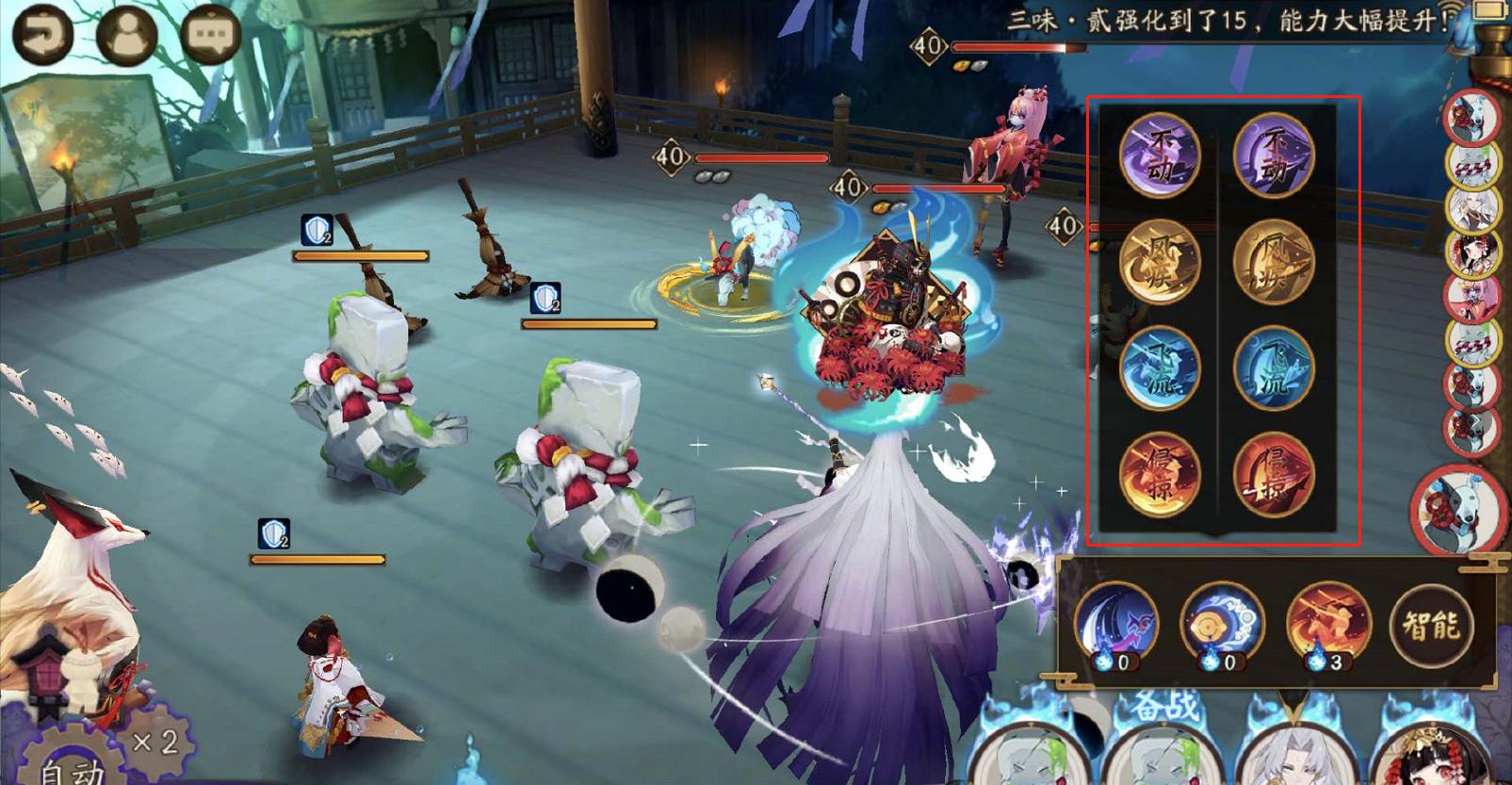
Task: Cast the red fire skill costing 3
Action: pos(1328,623)
